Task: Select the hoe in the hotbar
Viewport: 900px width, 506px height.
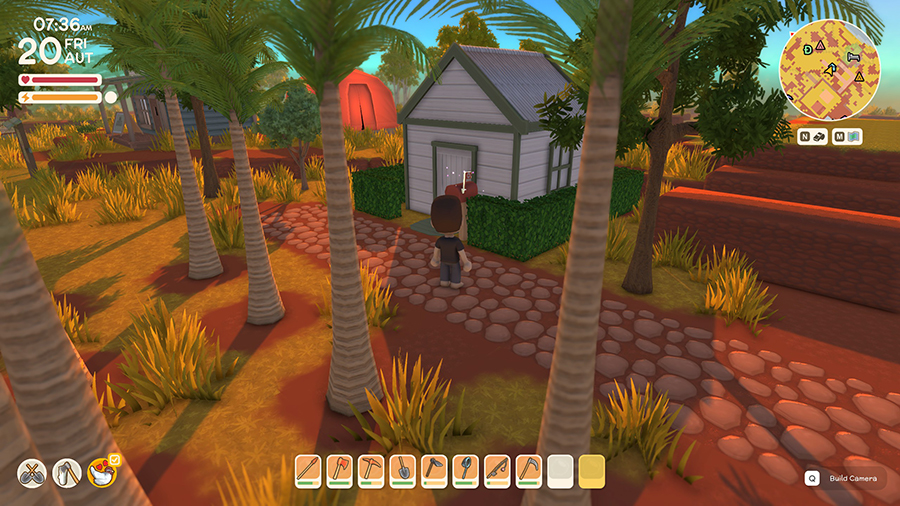Action: click(x=433, y=469)
